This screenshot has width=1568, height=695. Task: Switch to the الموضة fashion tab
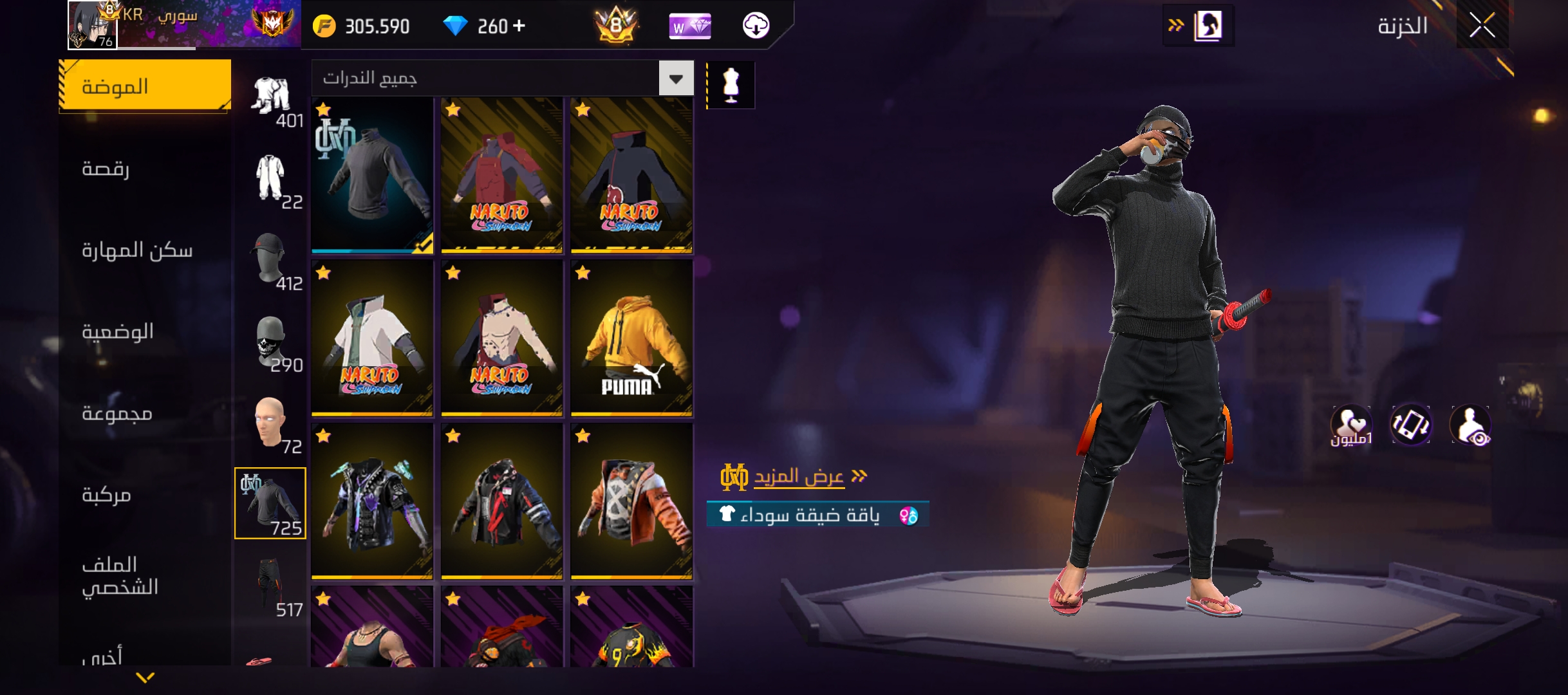145,86
